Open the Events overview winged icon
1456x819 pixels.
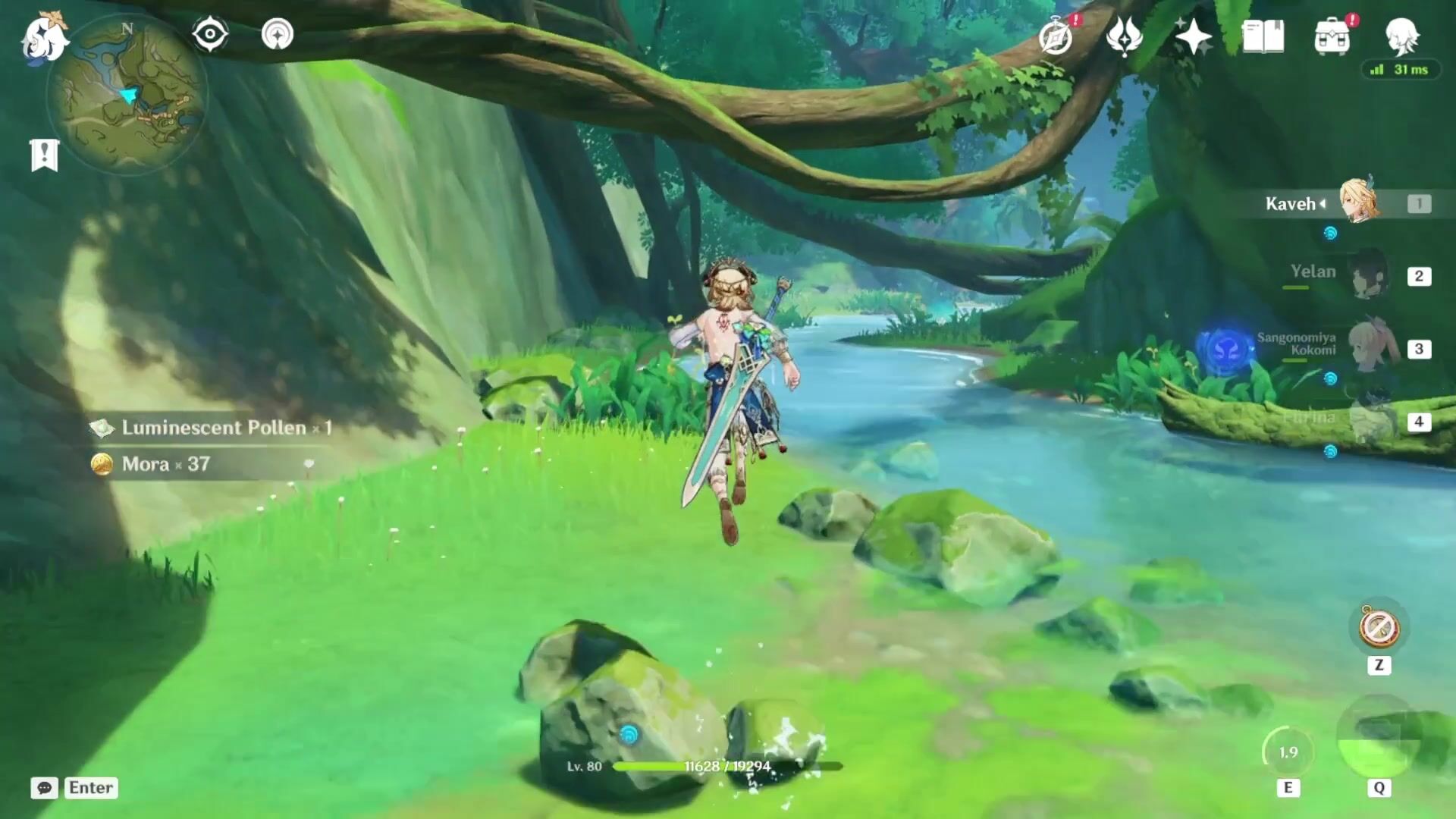(1124, 36)
